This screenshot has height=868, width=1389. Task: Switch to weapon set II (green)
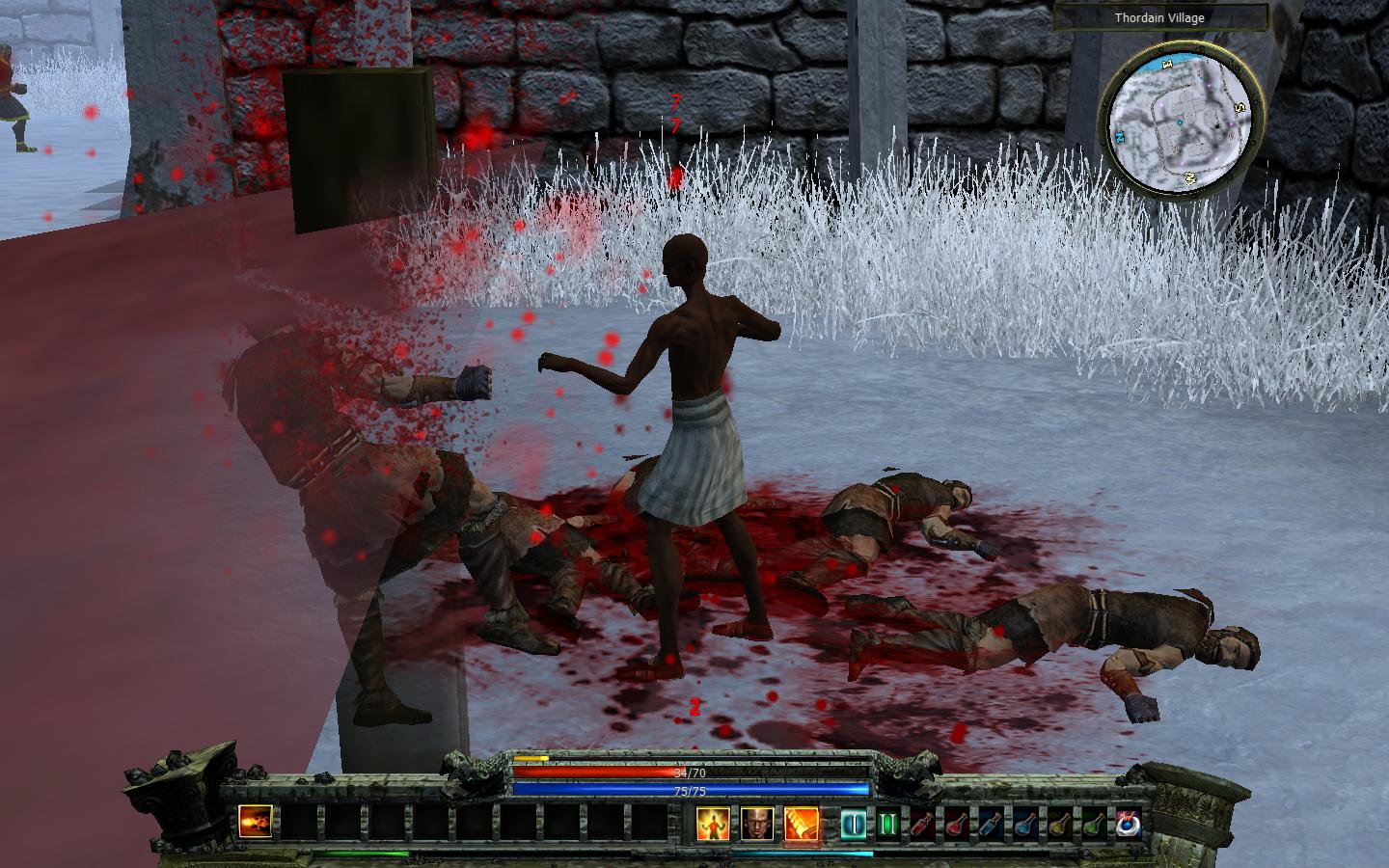[x=887, y=824]
